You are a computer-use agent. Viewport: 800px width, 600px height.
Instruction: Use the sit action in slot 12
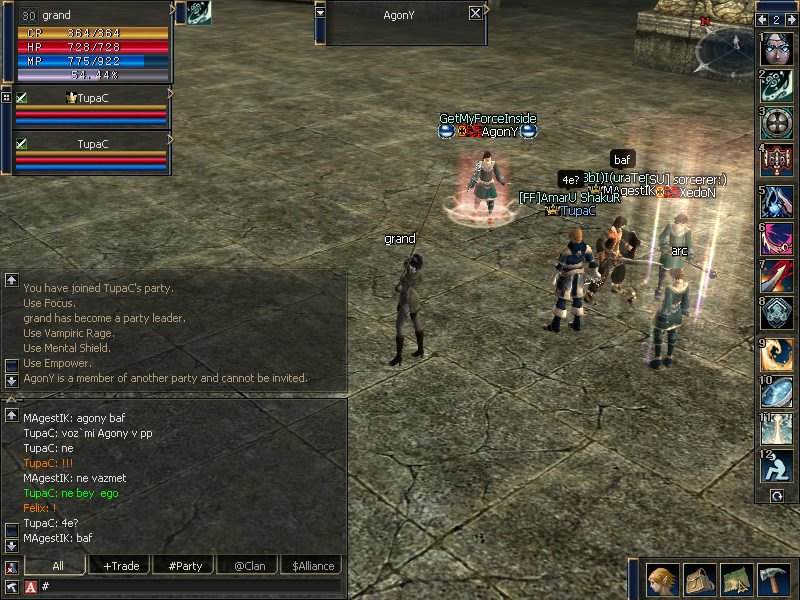[x=778, y=465]
